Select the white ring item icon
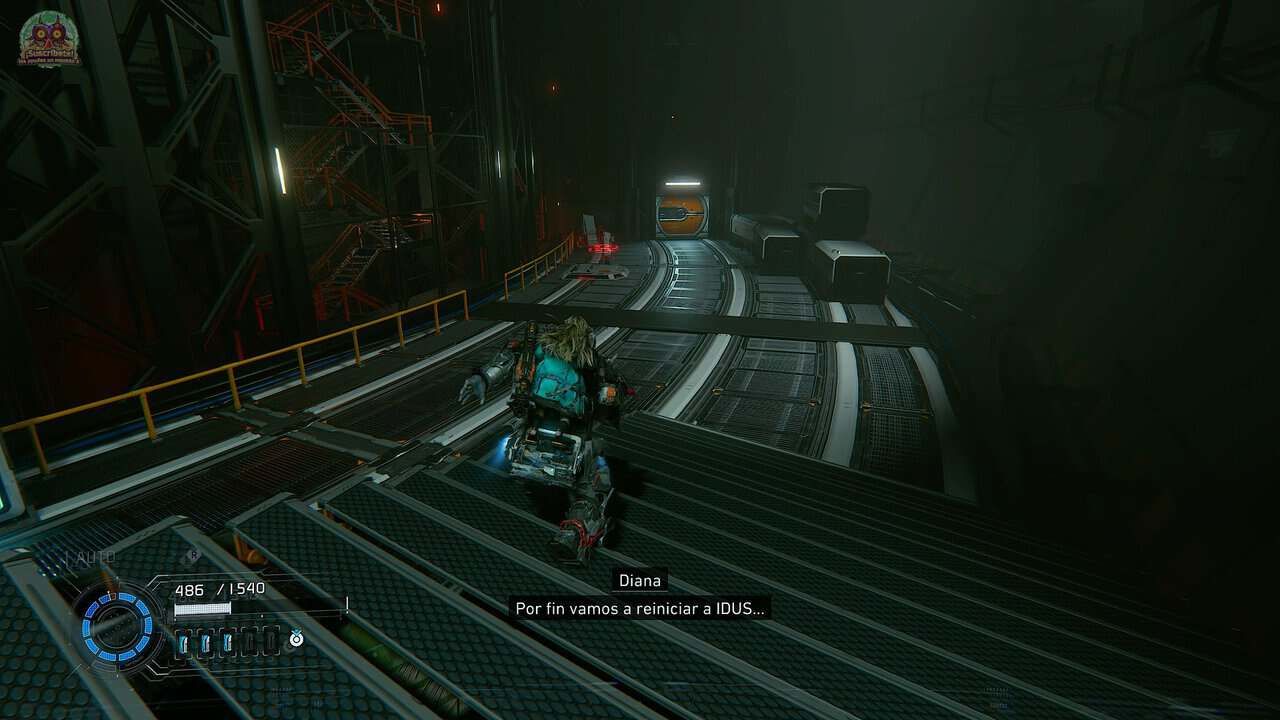The height and width of the screenshot is (720, 1280). (296, 638)
